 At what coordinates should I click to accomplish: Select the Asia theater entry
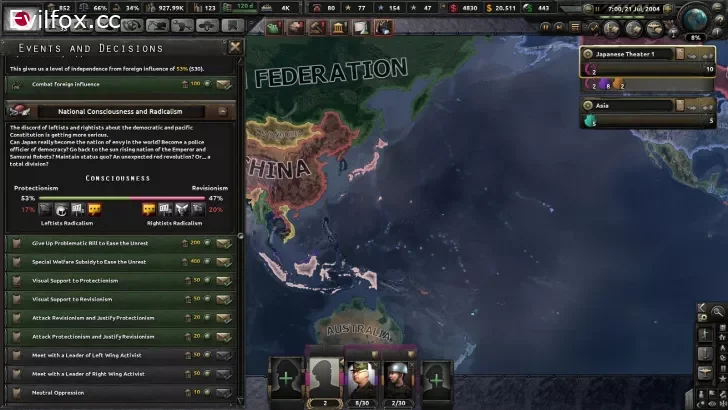point(639,105)
